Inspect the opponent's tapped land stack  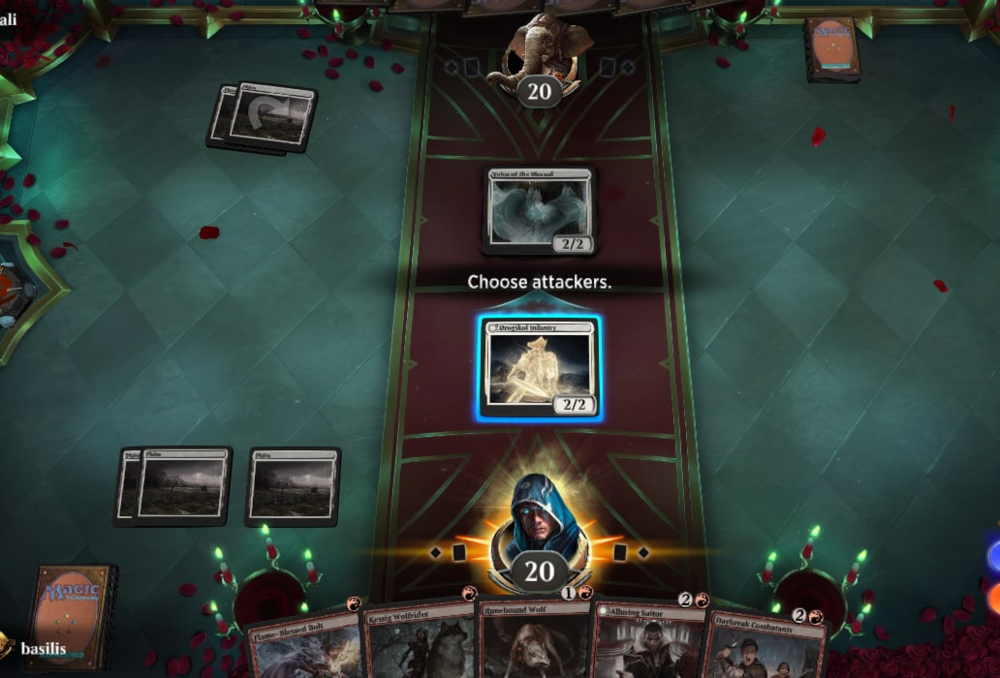click(x=264, y=117)
